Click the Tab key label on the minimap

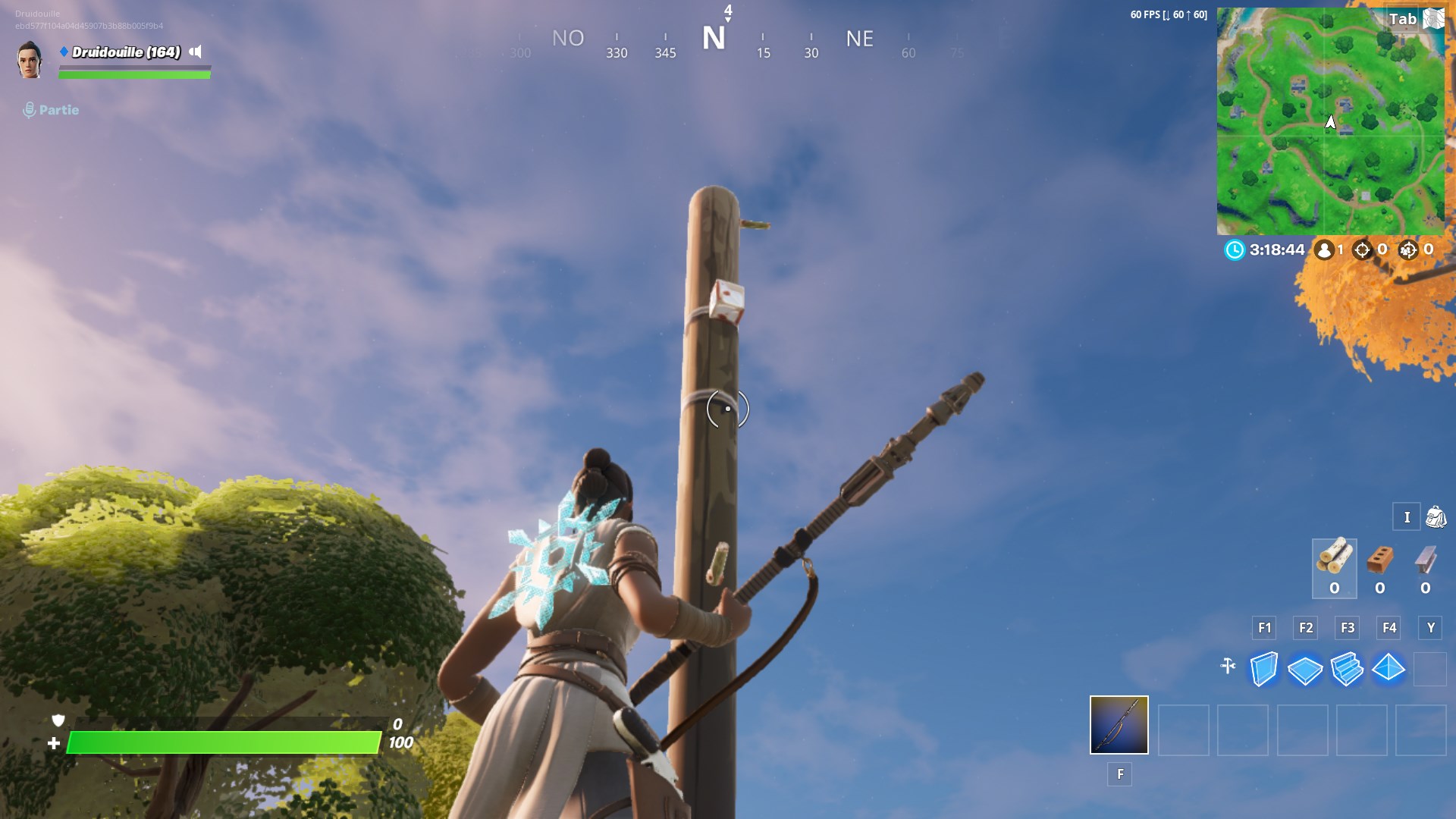(x=1404, y=19)
